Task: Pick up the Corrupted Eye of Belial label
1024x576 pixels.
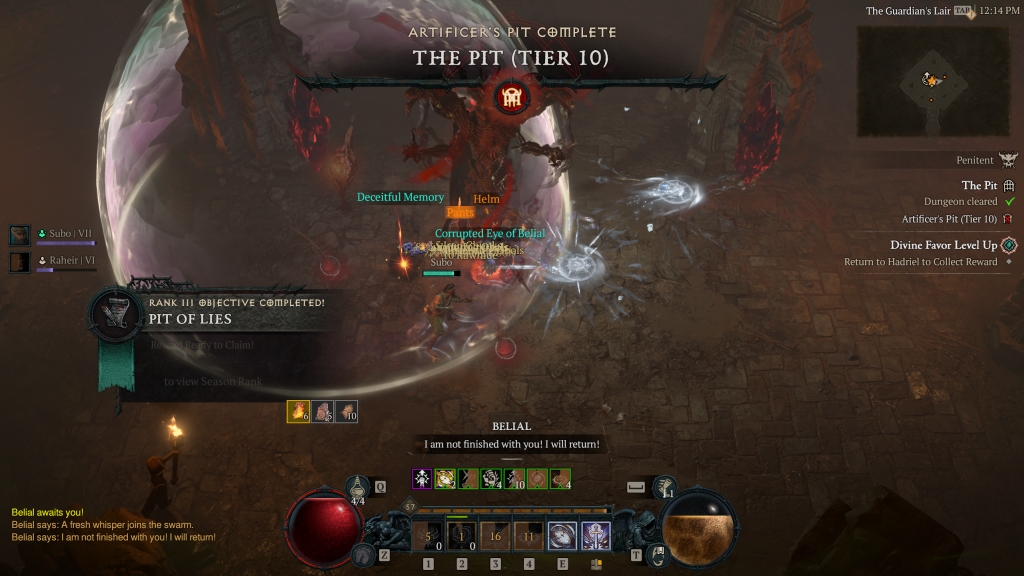Action: coord(489,233)
